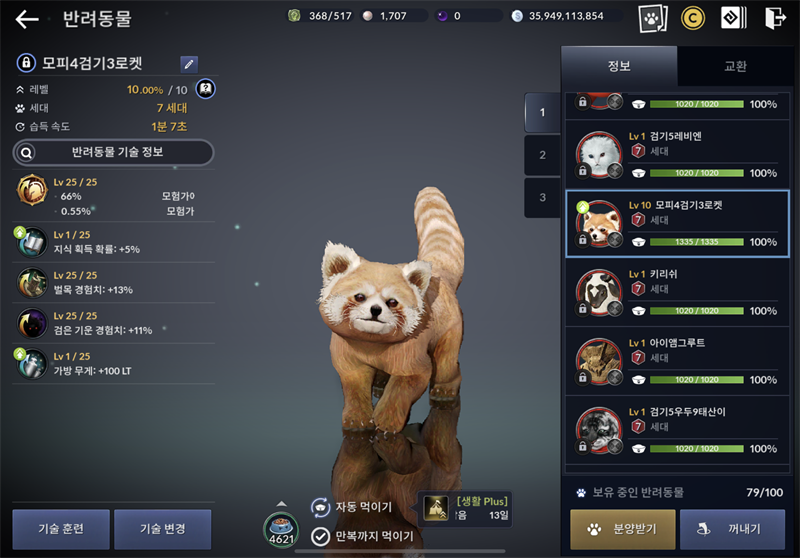This screenshot has width=800, height=558.
Task: Select pet 아이엠그루트 in the list
Action: pyautogui.click(x=677, y=360)
